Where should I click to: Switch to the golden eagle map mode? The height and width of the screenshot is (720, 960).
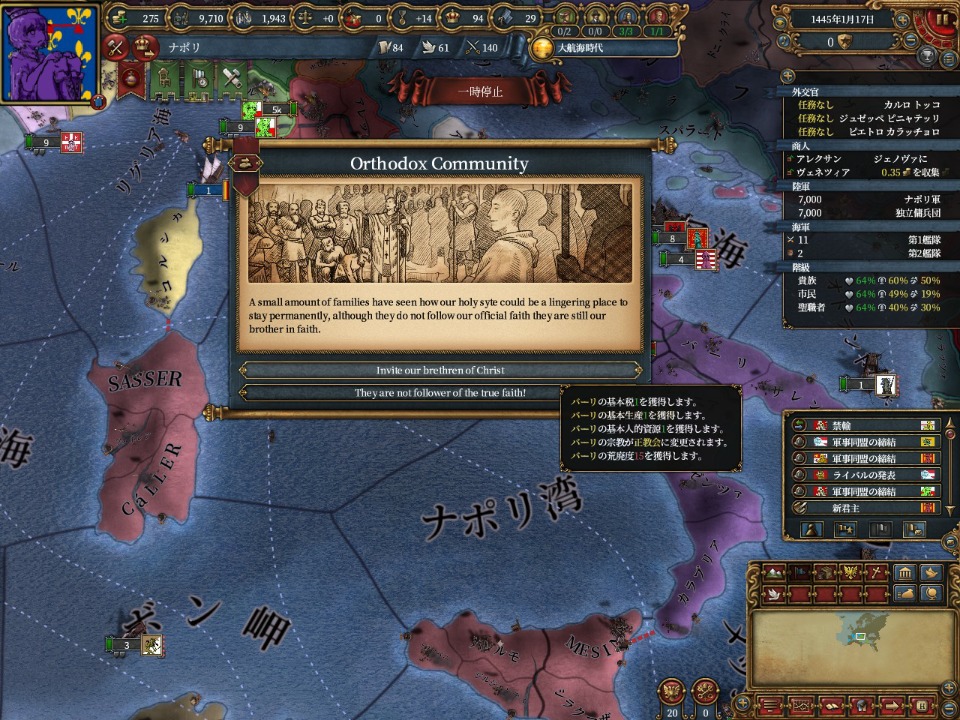coord(850,573)
